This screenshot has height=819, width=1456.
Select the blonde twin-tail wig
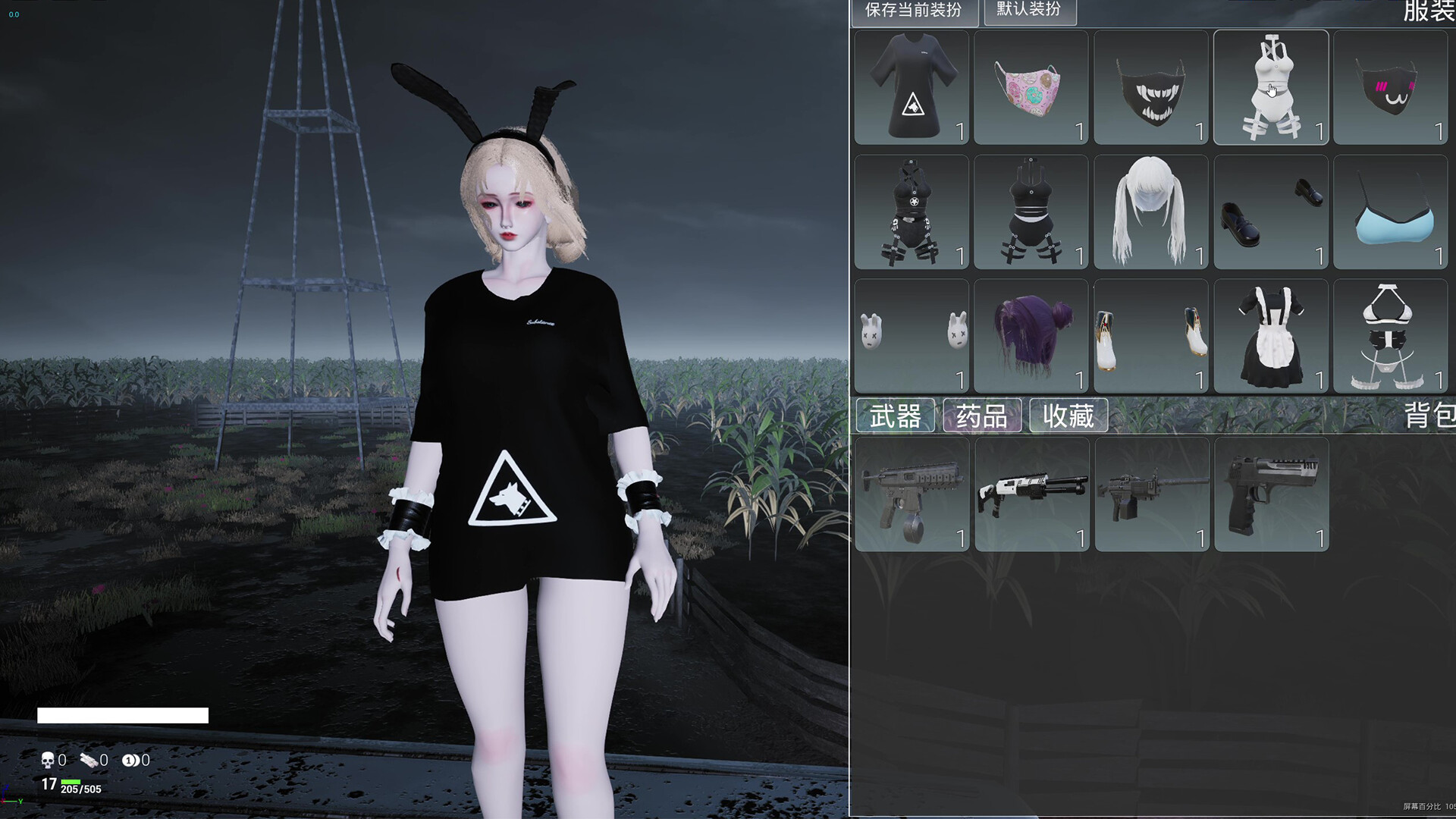pos(1150,212)
